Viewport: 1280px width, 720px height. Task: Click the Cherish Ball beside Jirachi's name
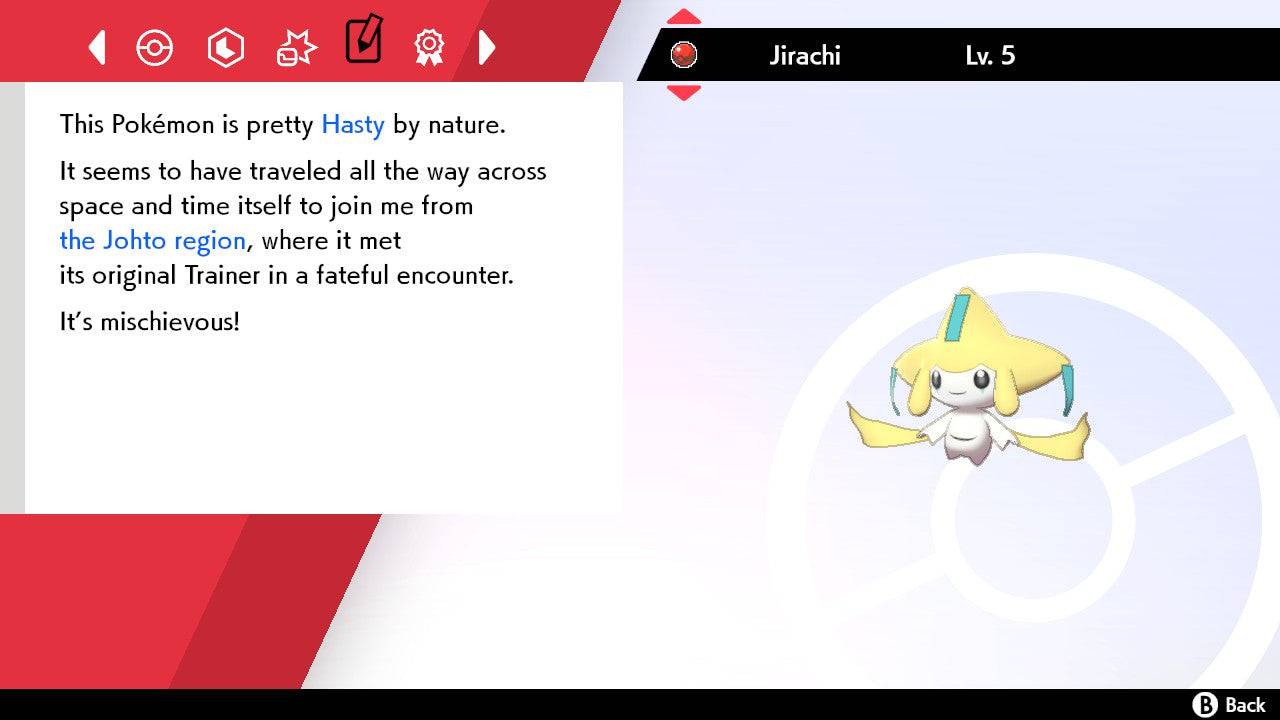tap(684, 54)
